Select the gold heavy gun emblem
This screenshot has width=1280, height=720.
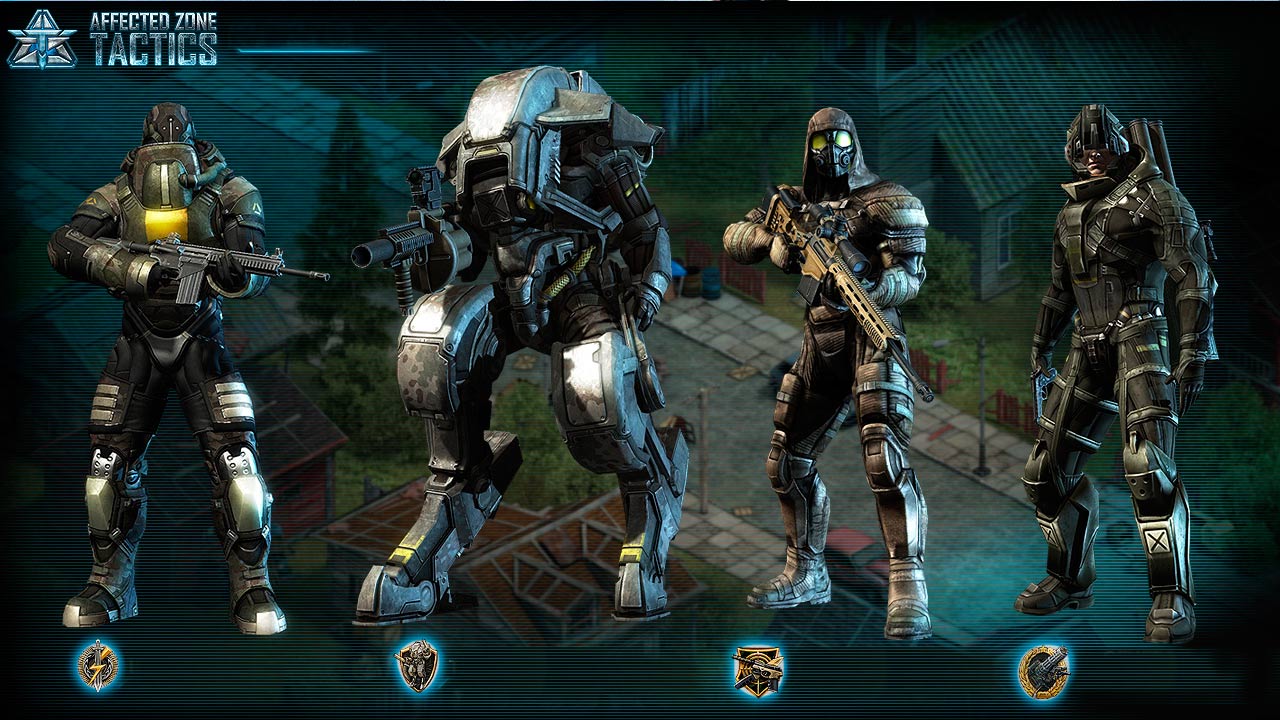click(x=1043, y=669)
